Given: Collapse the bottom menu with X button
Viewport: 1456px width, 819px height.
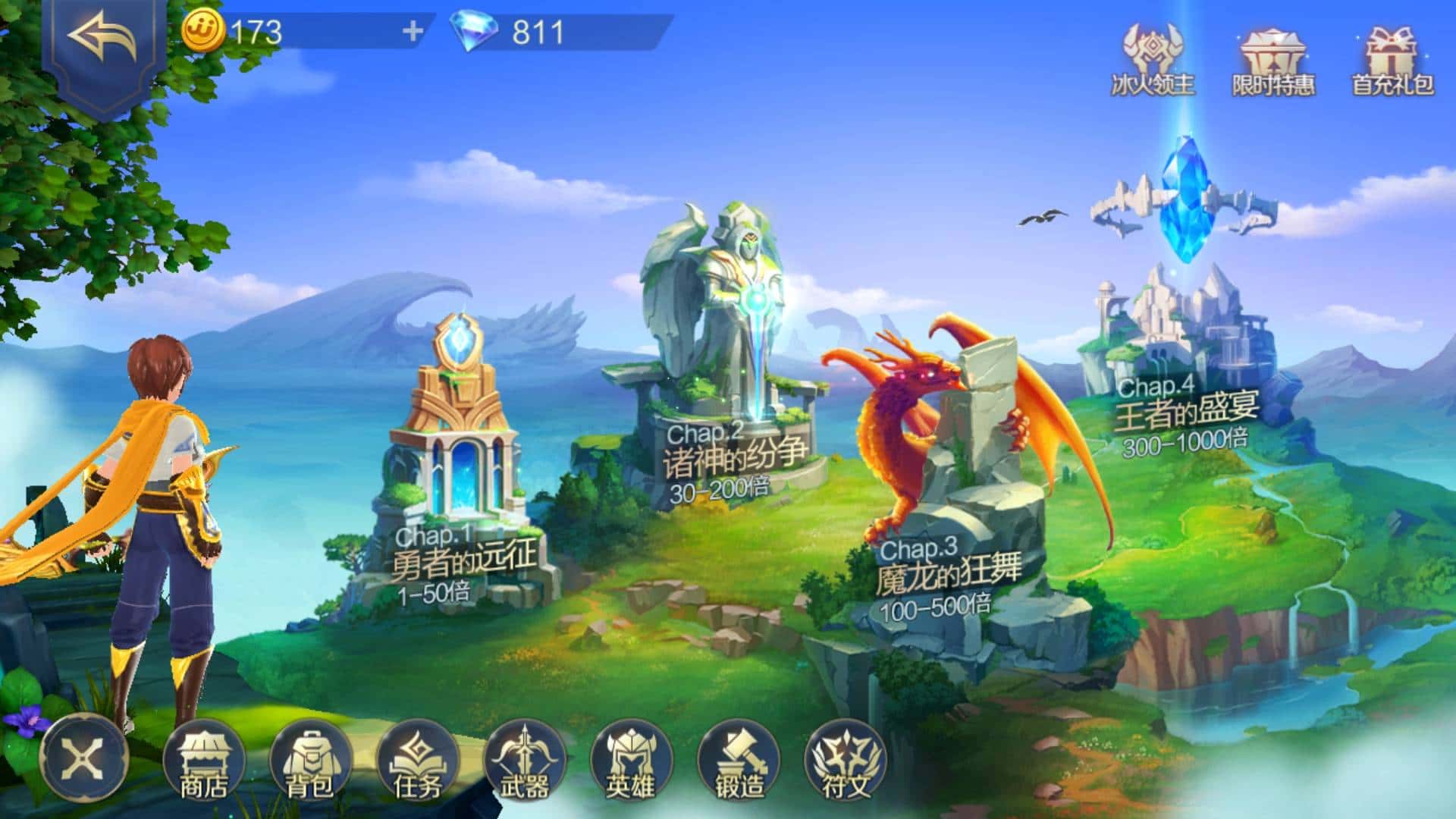Looking at the screenshot, I should [x=83, y=758].
